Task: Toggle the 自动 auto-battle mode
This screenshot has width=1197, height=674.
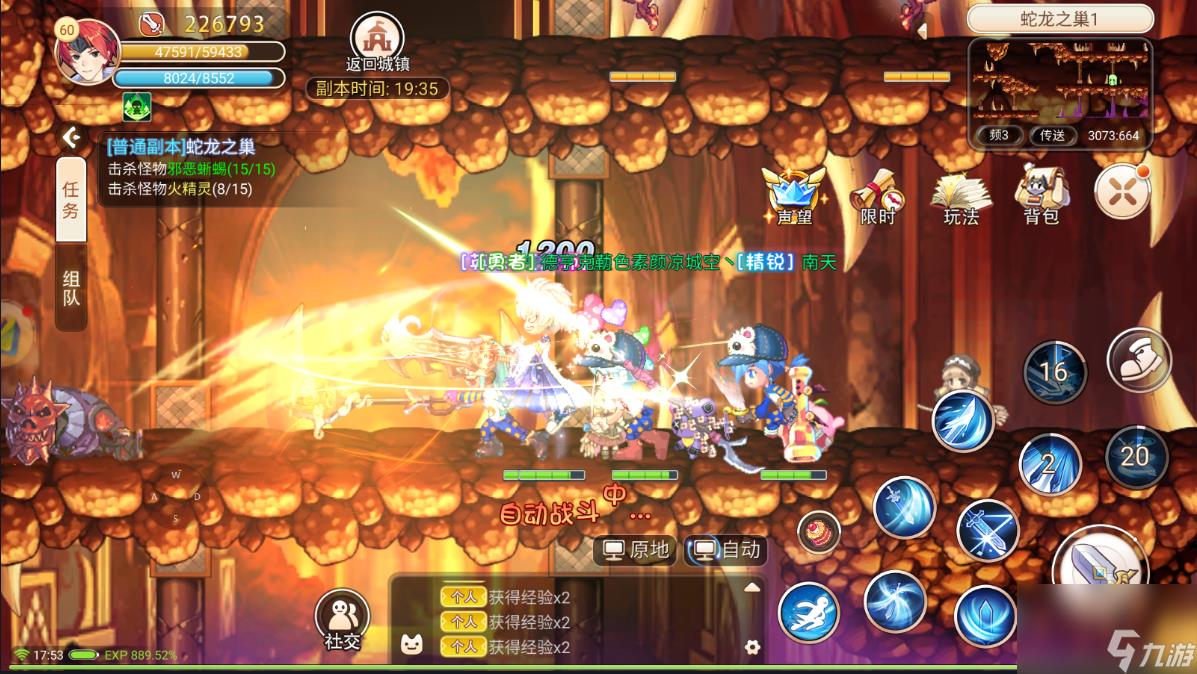Action: (727, 550)
